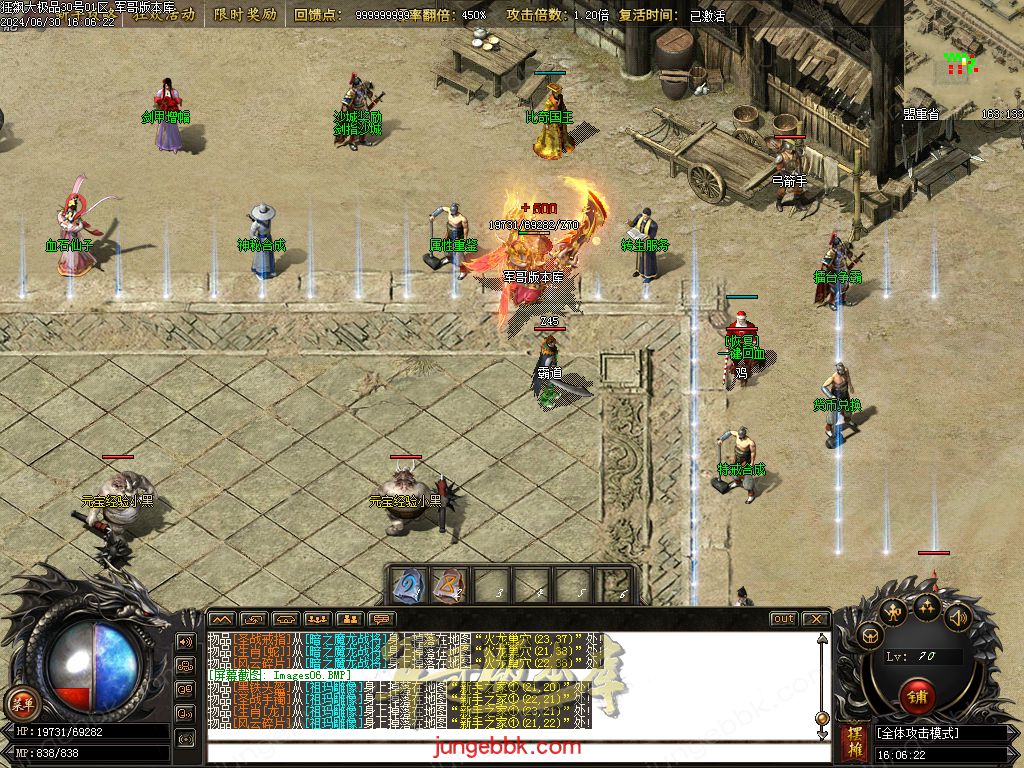Use the orange rune in hotbar slot 2

point(450,587)
